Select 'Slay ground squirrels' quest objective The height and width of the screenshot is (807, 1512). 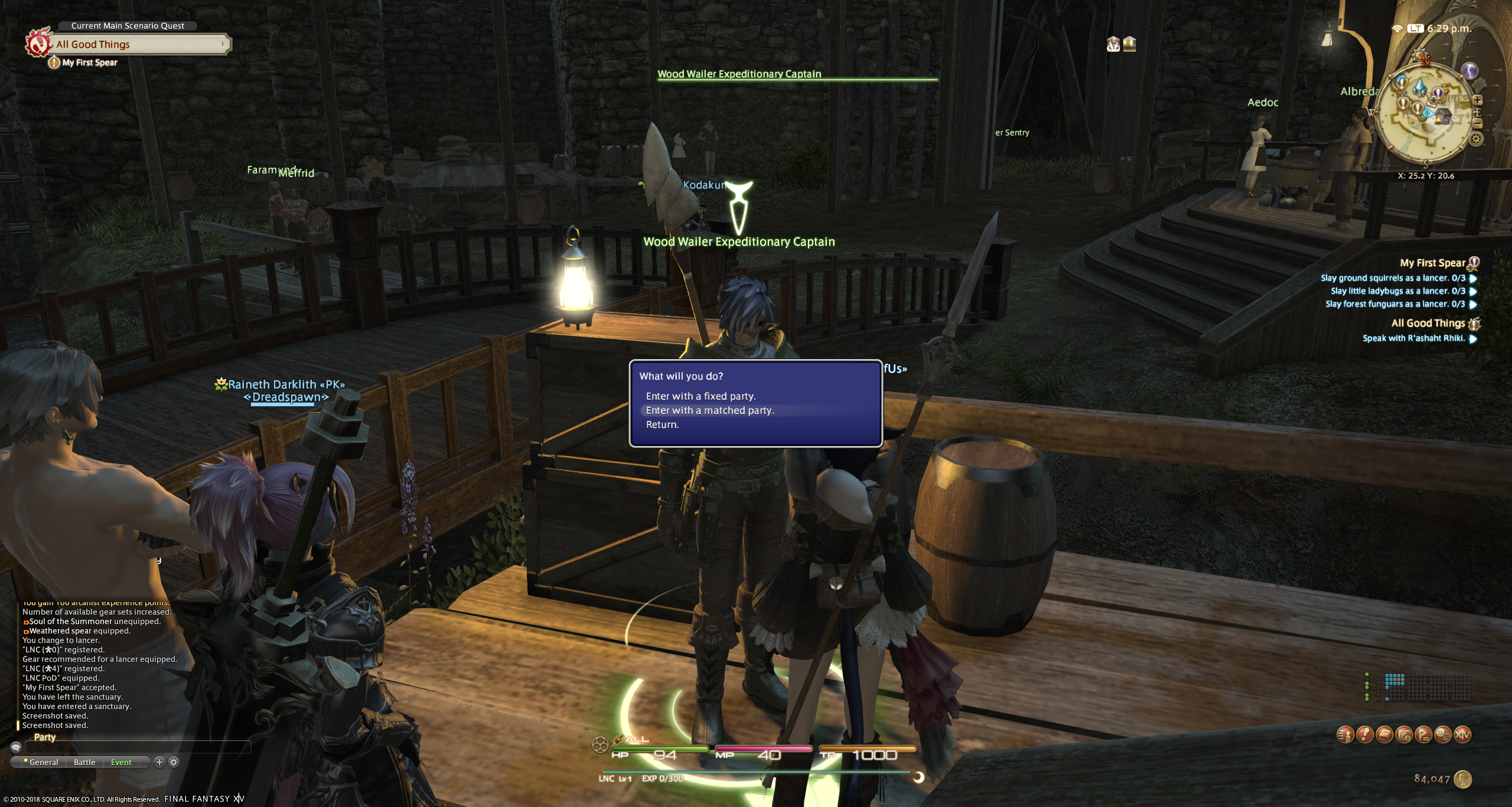1393,278
